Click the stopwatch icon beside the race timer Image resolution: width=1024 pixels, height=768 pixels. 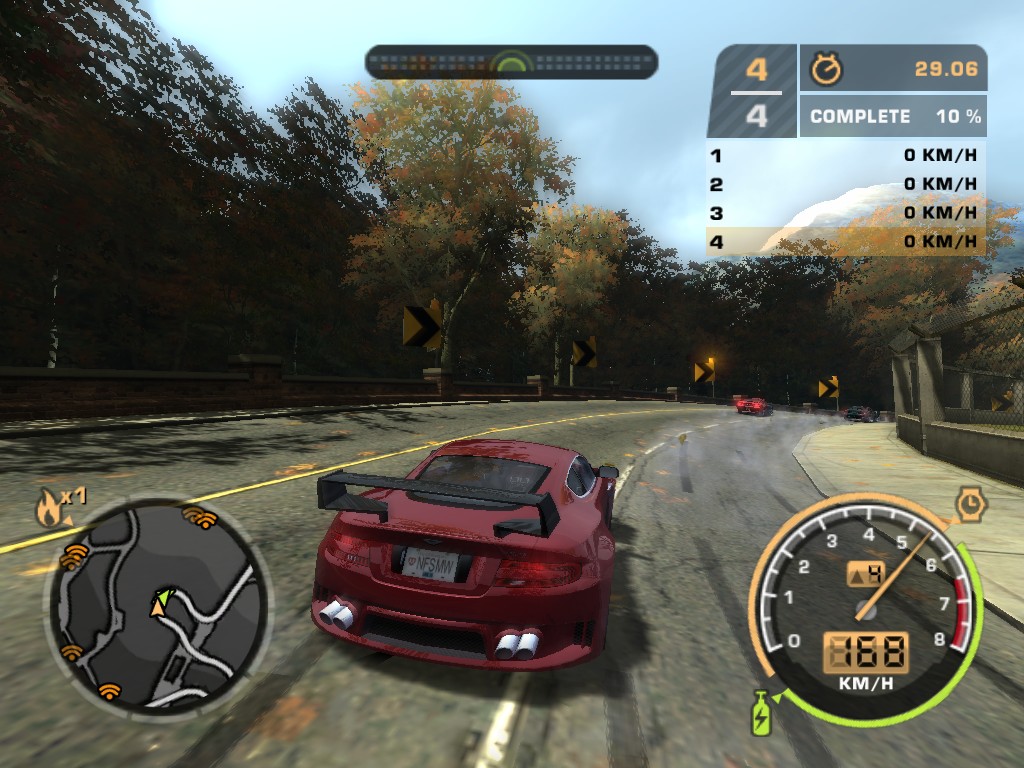click(x=826, y=68)
